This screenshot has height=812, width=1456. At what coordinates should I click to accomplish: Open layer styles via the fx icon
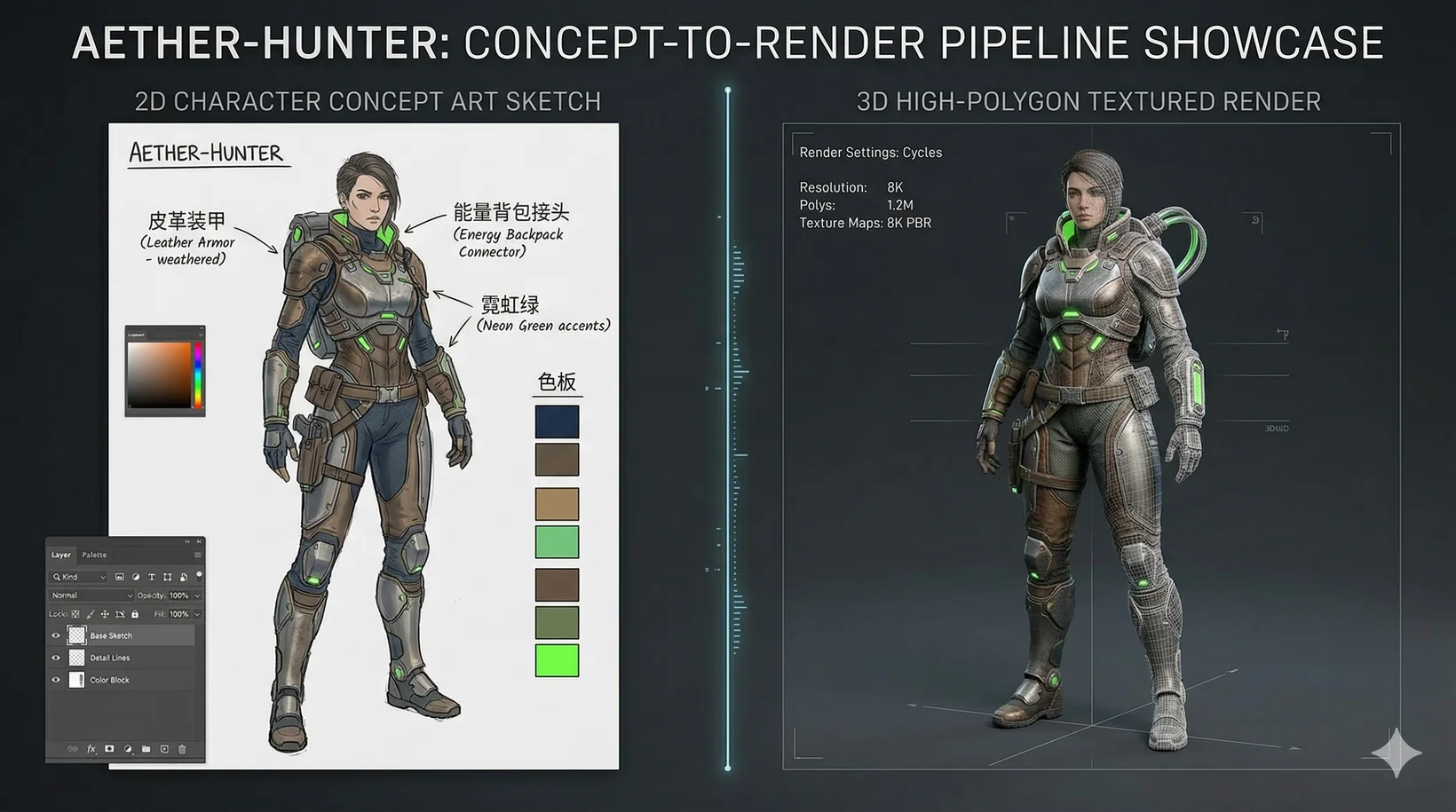tap(90, 749)
